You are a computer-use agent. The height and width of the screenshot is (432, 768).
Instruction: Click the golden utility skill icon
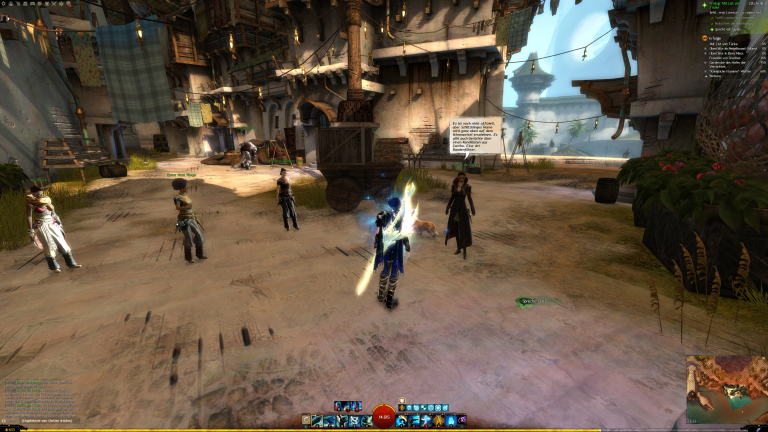pyautogui.click(x=437, y=421)
